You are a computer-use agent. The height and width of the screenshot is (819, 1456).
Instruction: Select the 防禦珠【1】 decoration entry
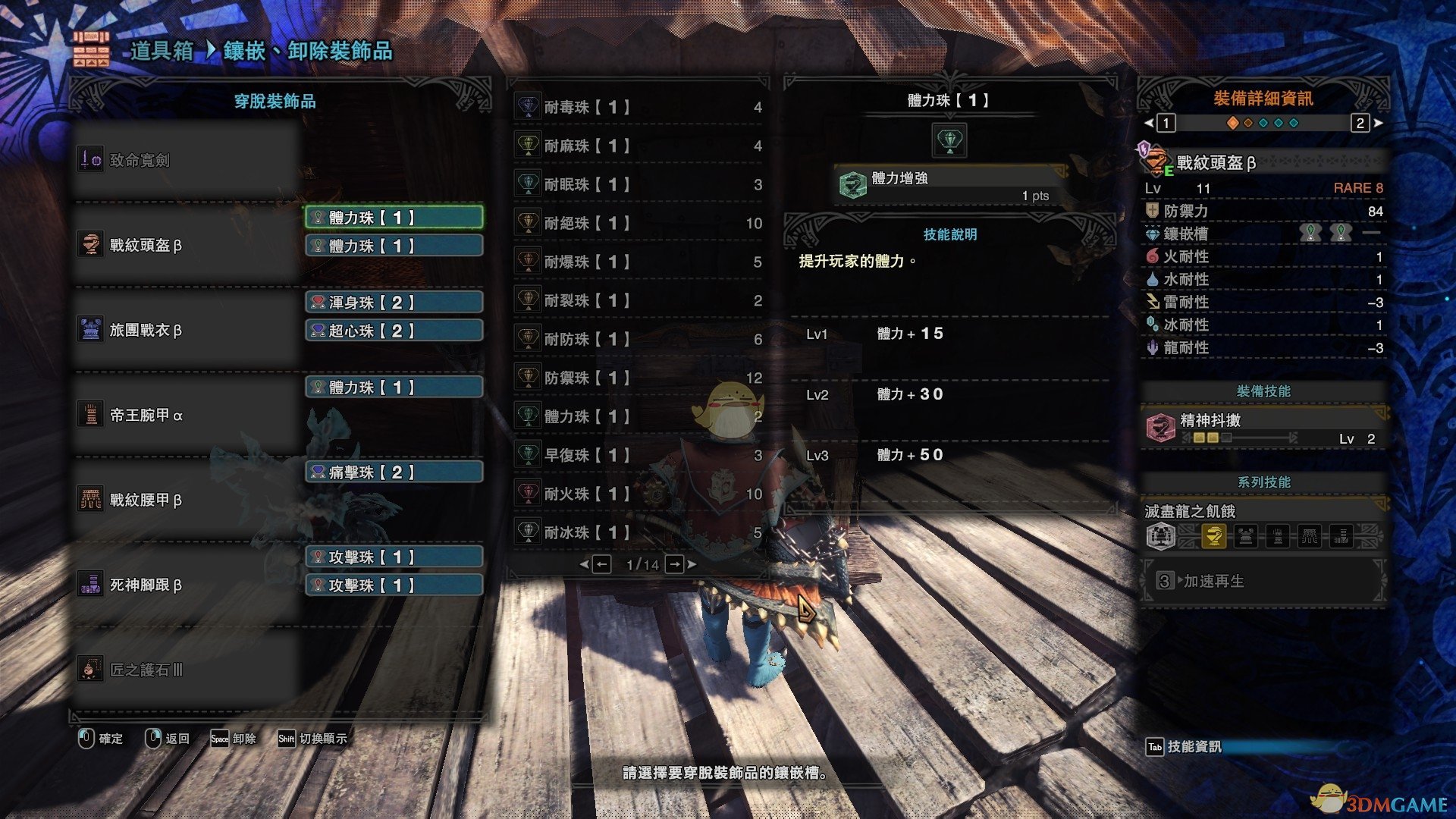pyautogui.click(x=639, y=378)
